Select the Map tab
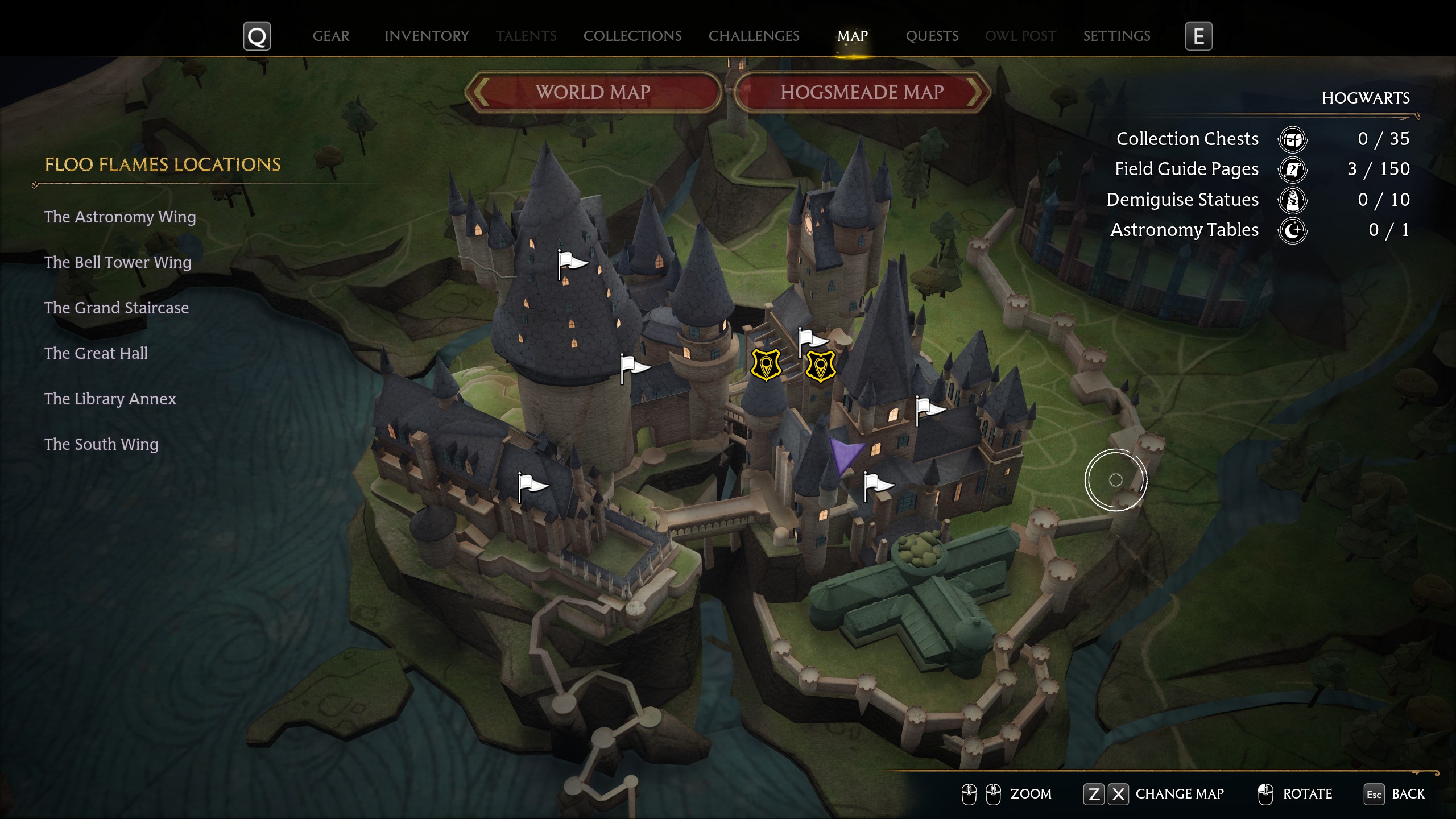The height and width of the screenshot is (819, 1456). click(852, 36)
